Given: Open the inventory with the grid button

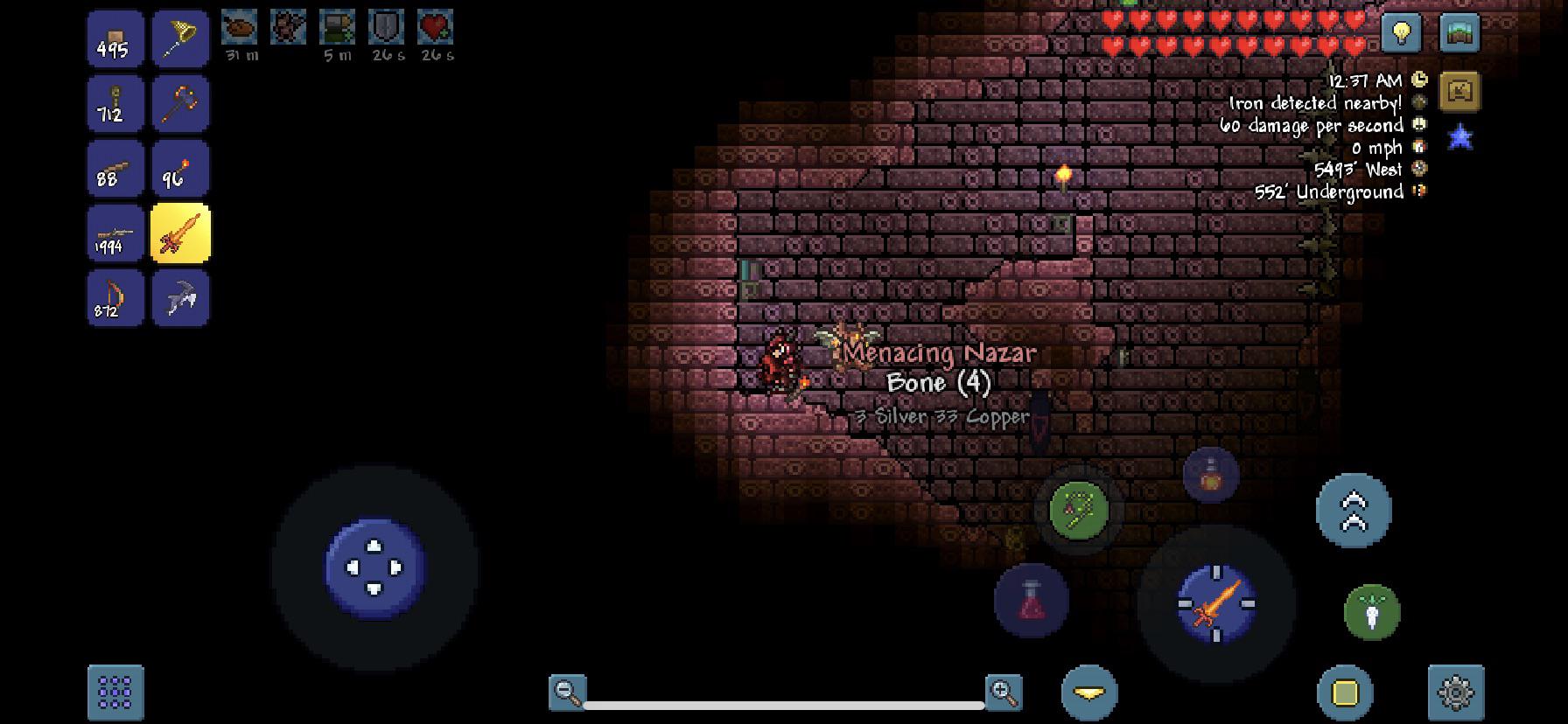Looking at the screenshot, I should (x=115, y=691).
